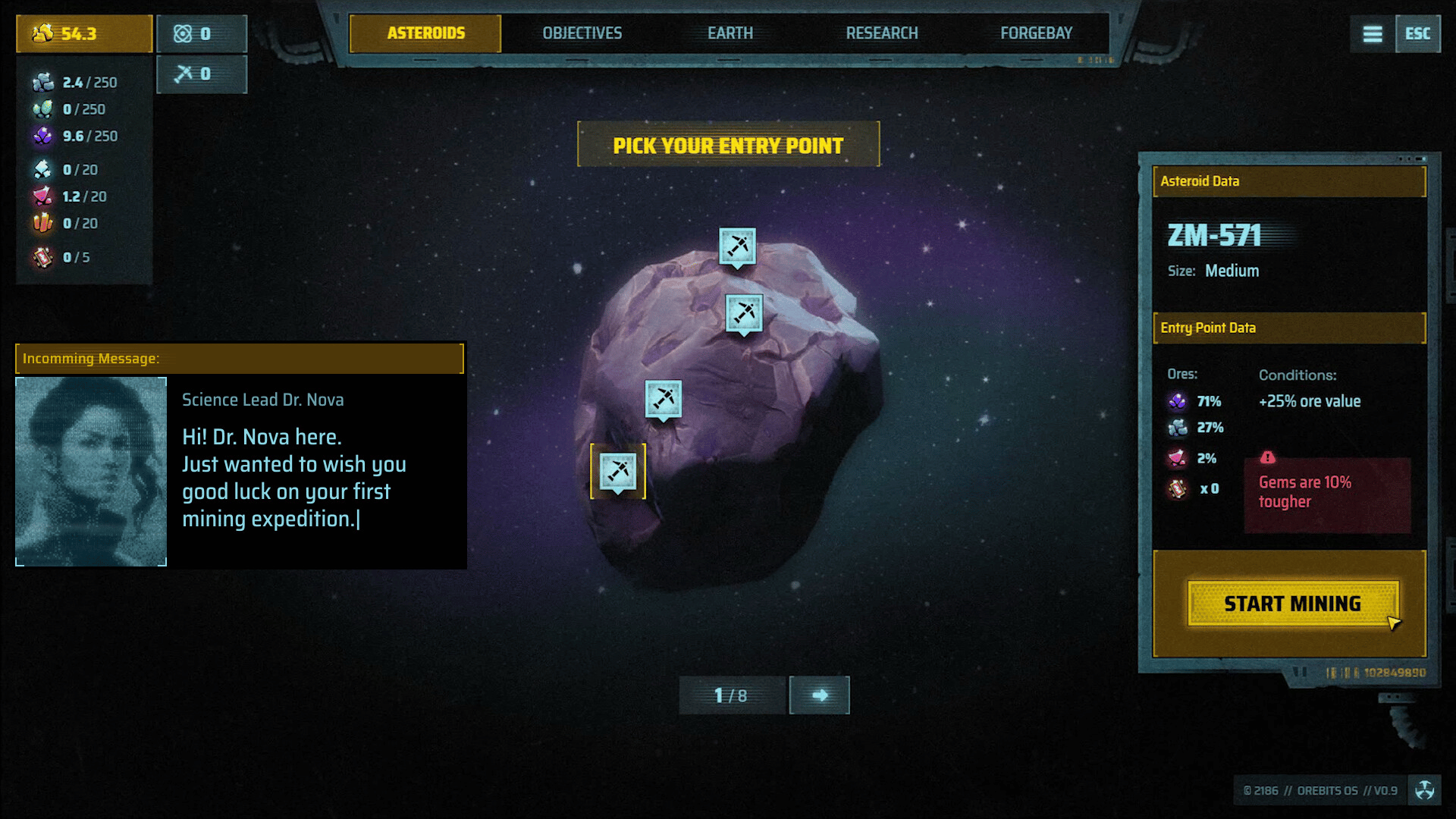
Task: Click the ESC button
Action: click(1417, 34)
